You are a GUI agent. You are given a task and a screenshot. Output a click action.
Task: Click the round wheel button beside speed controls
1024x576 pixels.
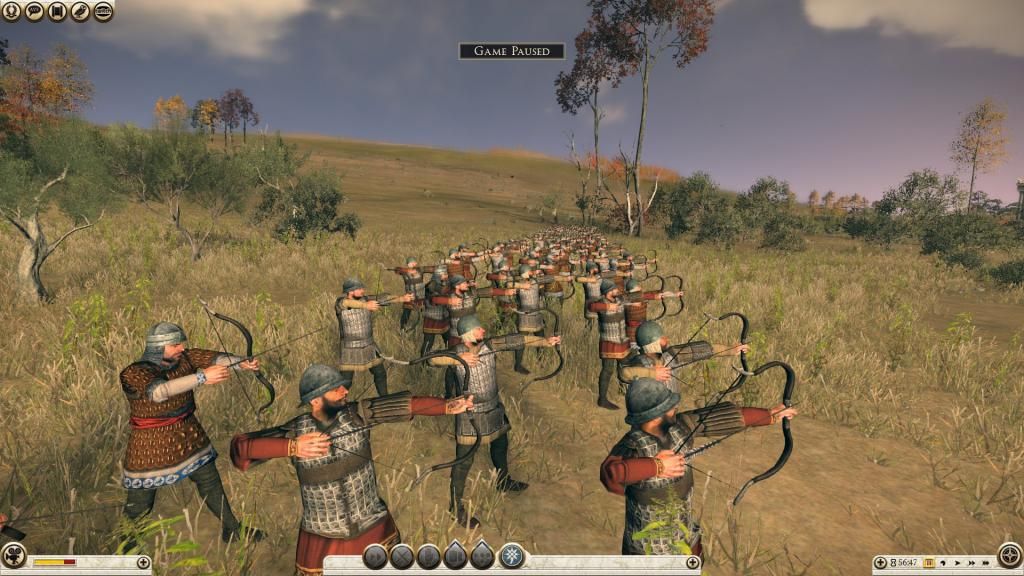(1009, 556)
